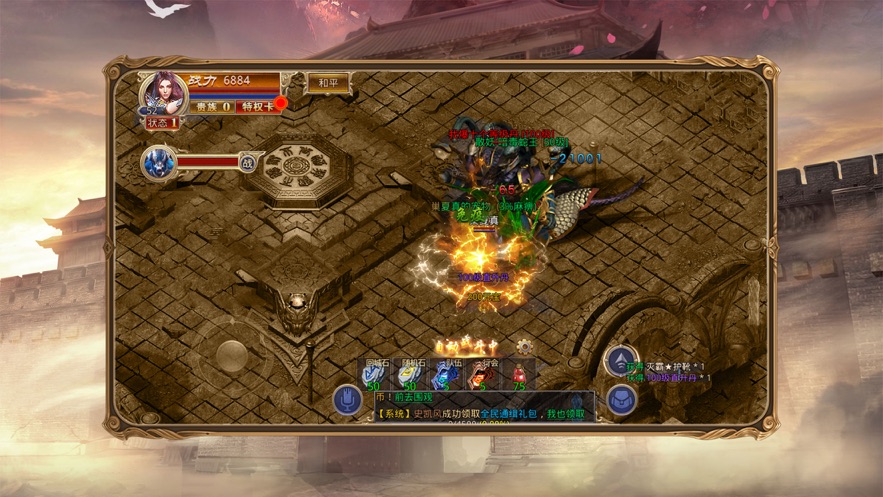Open the 队伍 team slot
This screenshot has height=497, width=883.
click(443, 374)
